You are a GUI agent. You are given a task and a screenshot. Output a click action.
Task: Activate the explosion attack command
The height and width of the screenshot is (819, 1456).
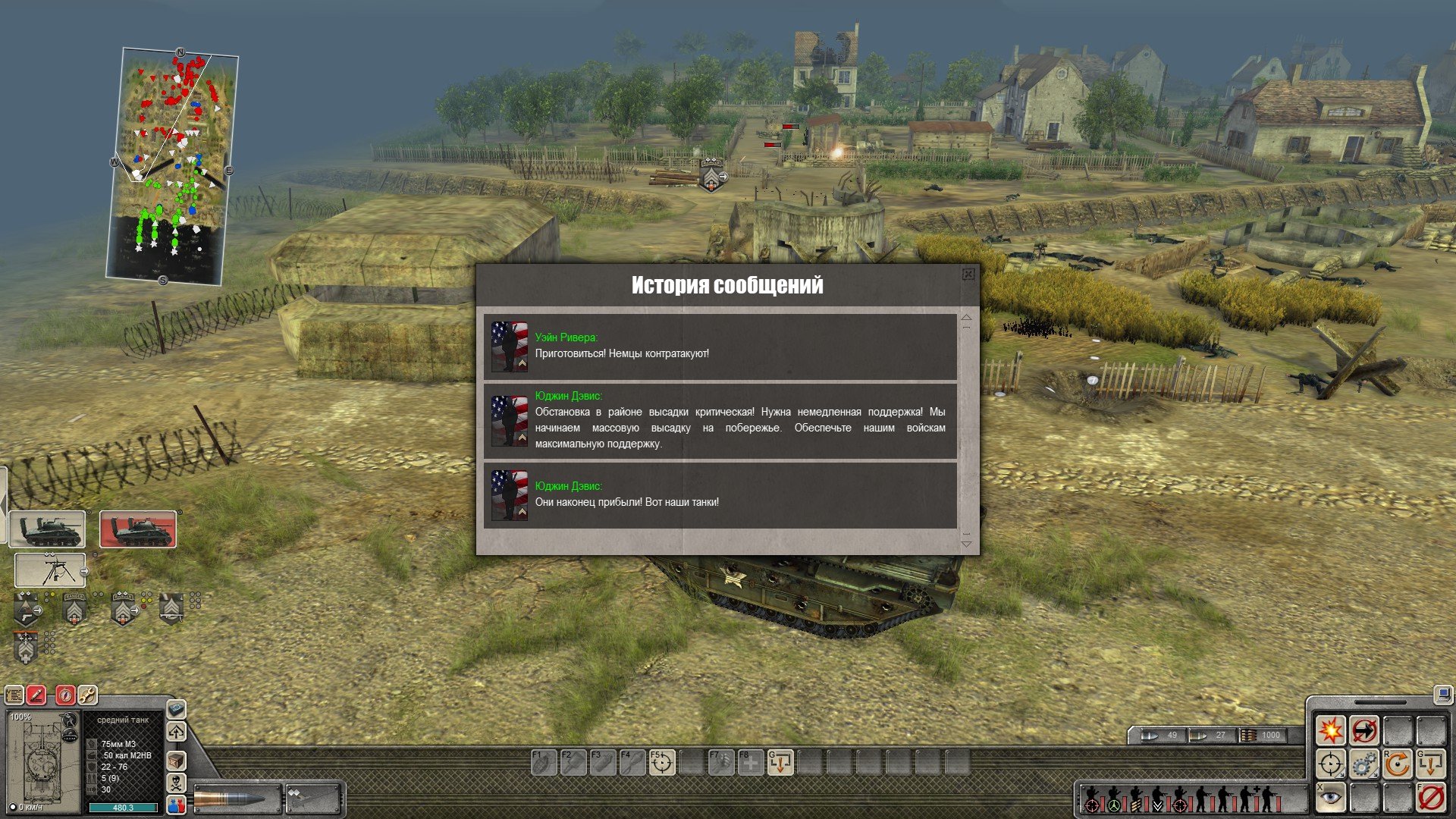(1331, 731)
